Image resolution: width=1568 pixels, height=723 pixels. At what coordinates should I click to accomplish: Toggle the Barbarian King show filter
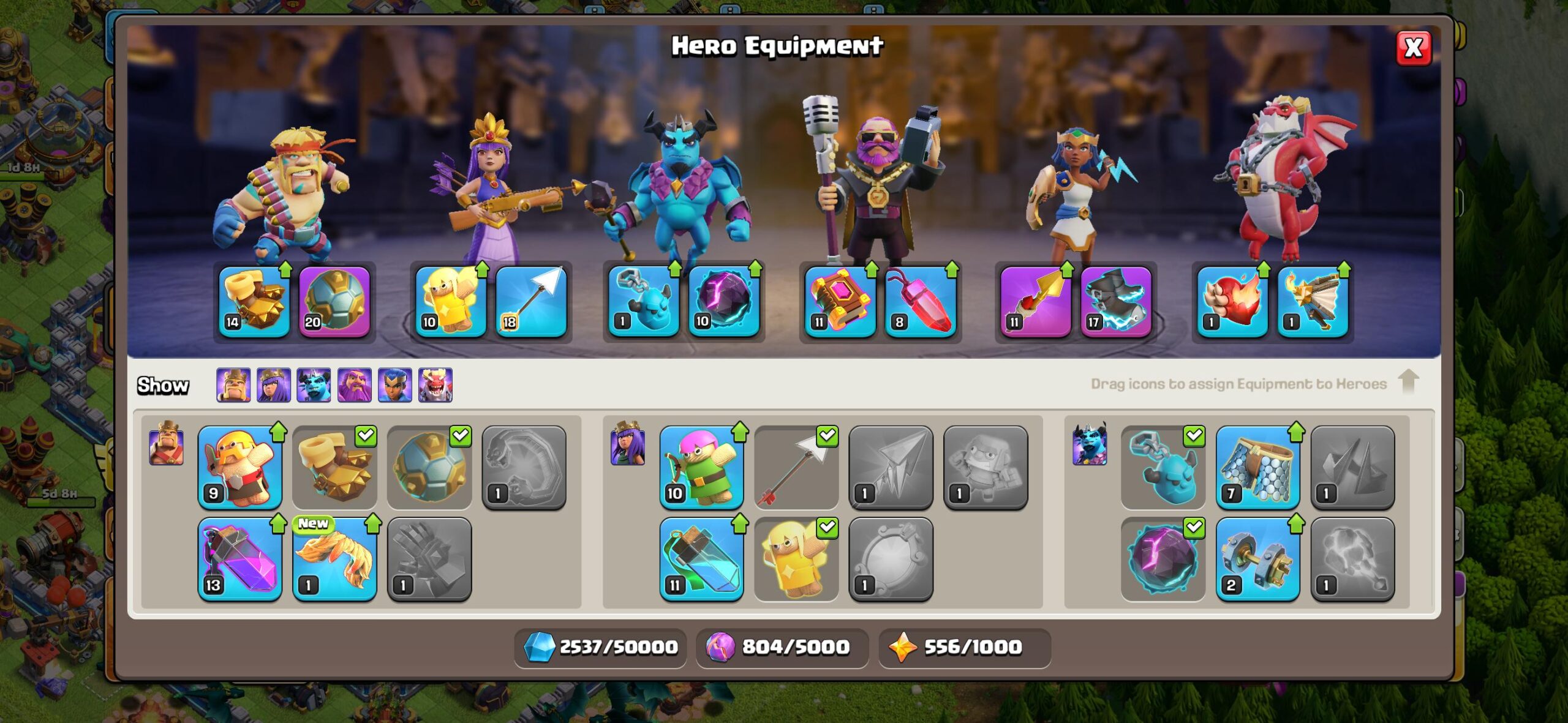[x=233, y=385]
